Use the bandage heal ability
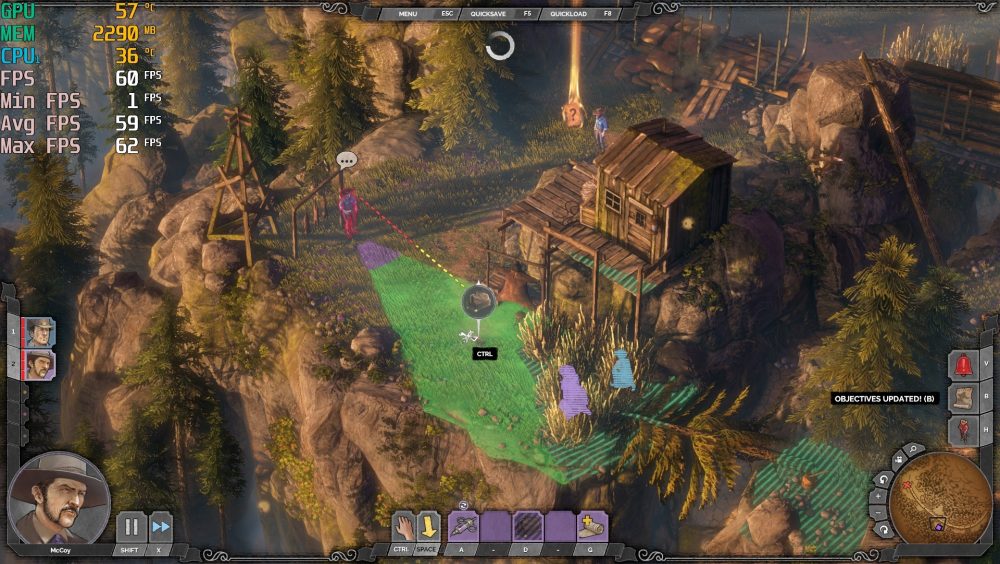The height and width of the screenshot is (564, 1000). (x=590, y=526)
